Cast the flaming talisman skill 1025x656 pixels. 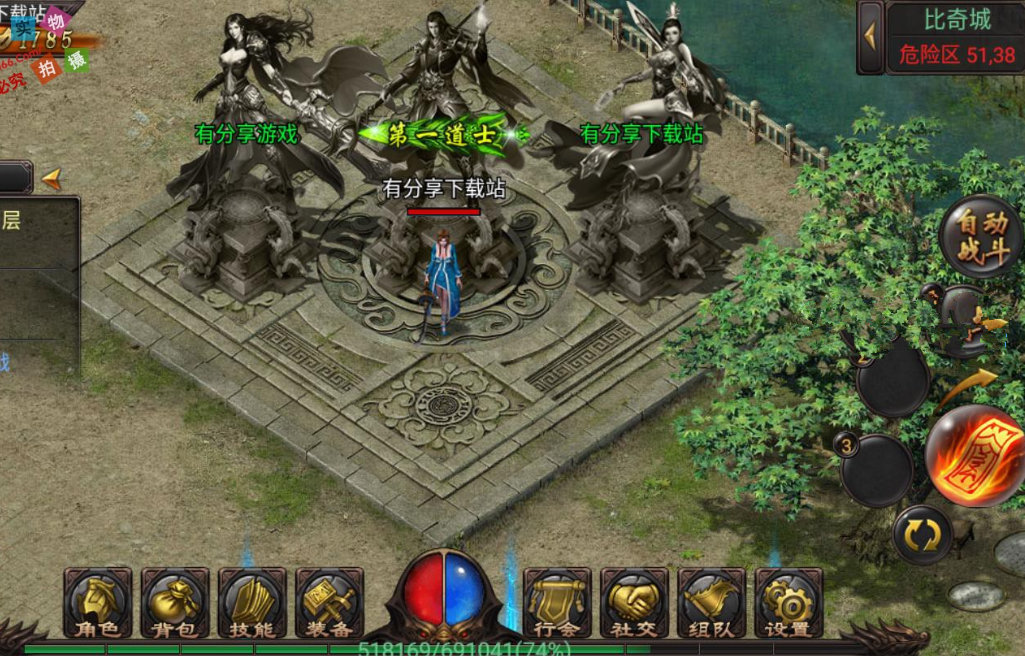[975, 455]
